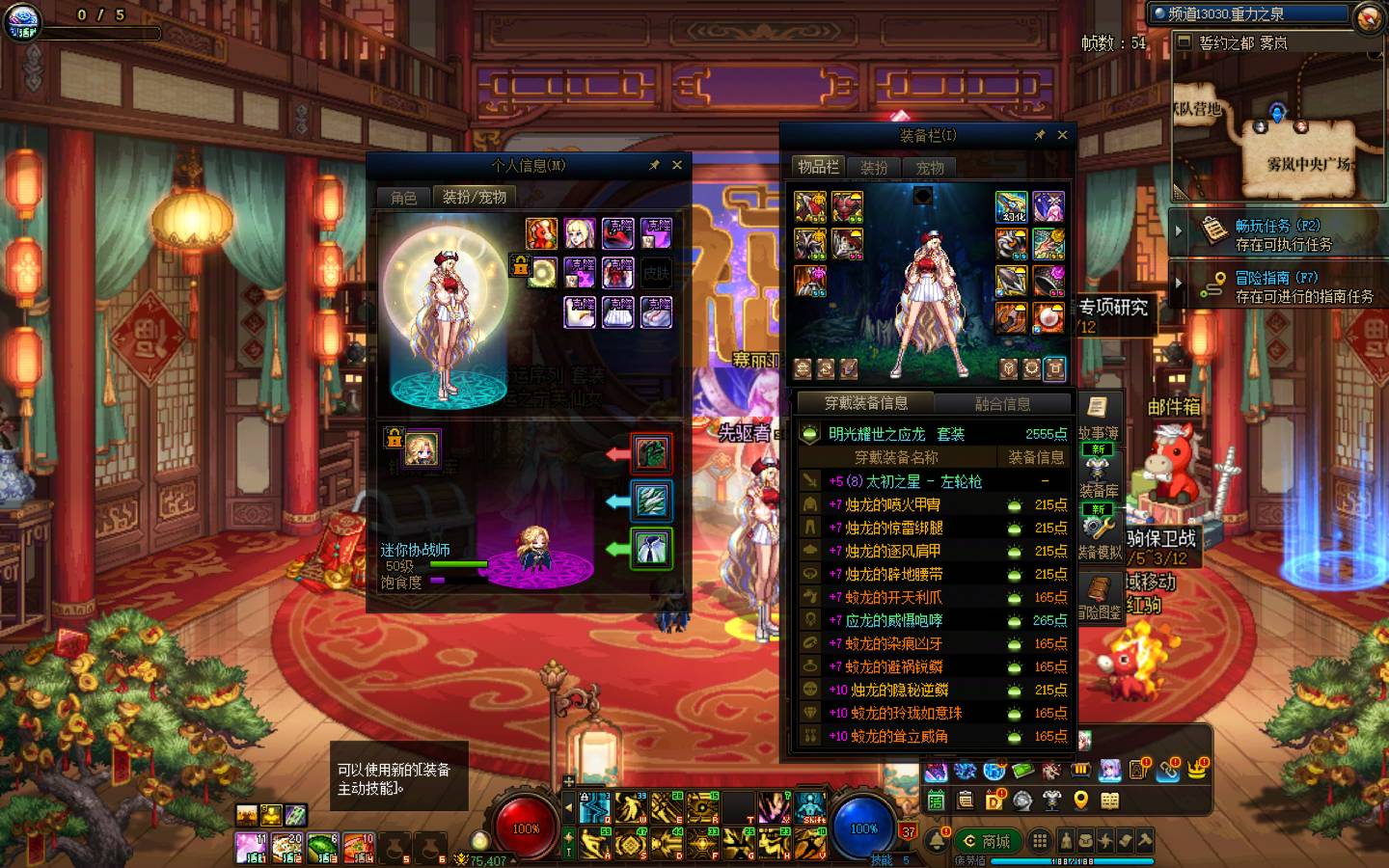Switch to the 角色 tab
The width and height of the screenshot is (1389, 868).
[x=403, y=197]
